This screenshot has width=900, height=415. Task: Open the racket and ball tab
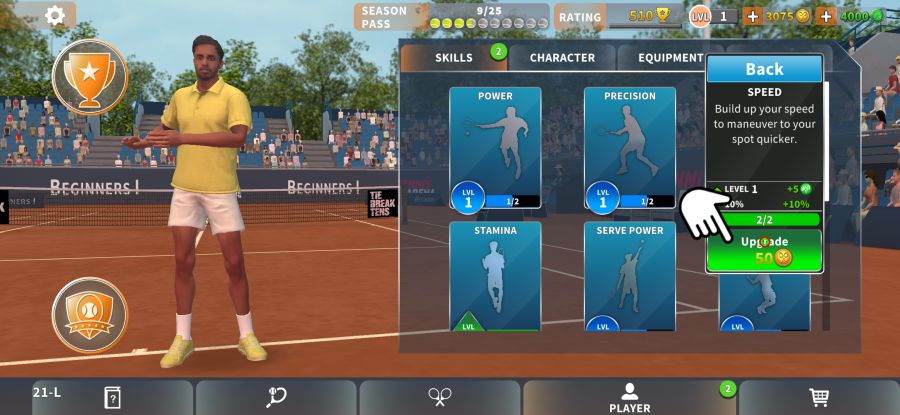pos(276,397)
